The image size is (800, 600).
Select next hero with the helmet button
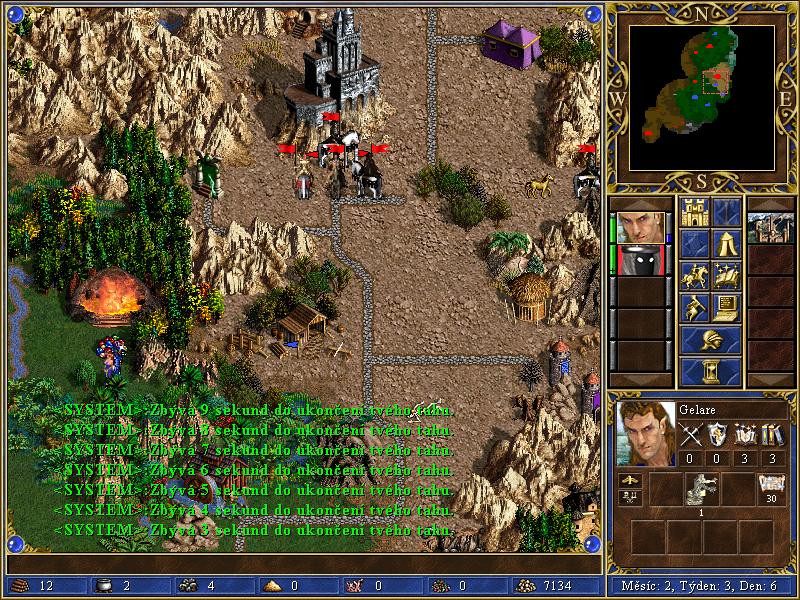point(710,339)
